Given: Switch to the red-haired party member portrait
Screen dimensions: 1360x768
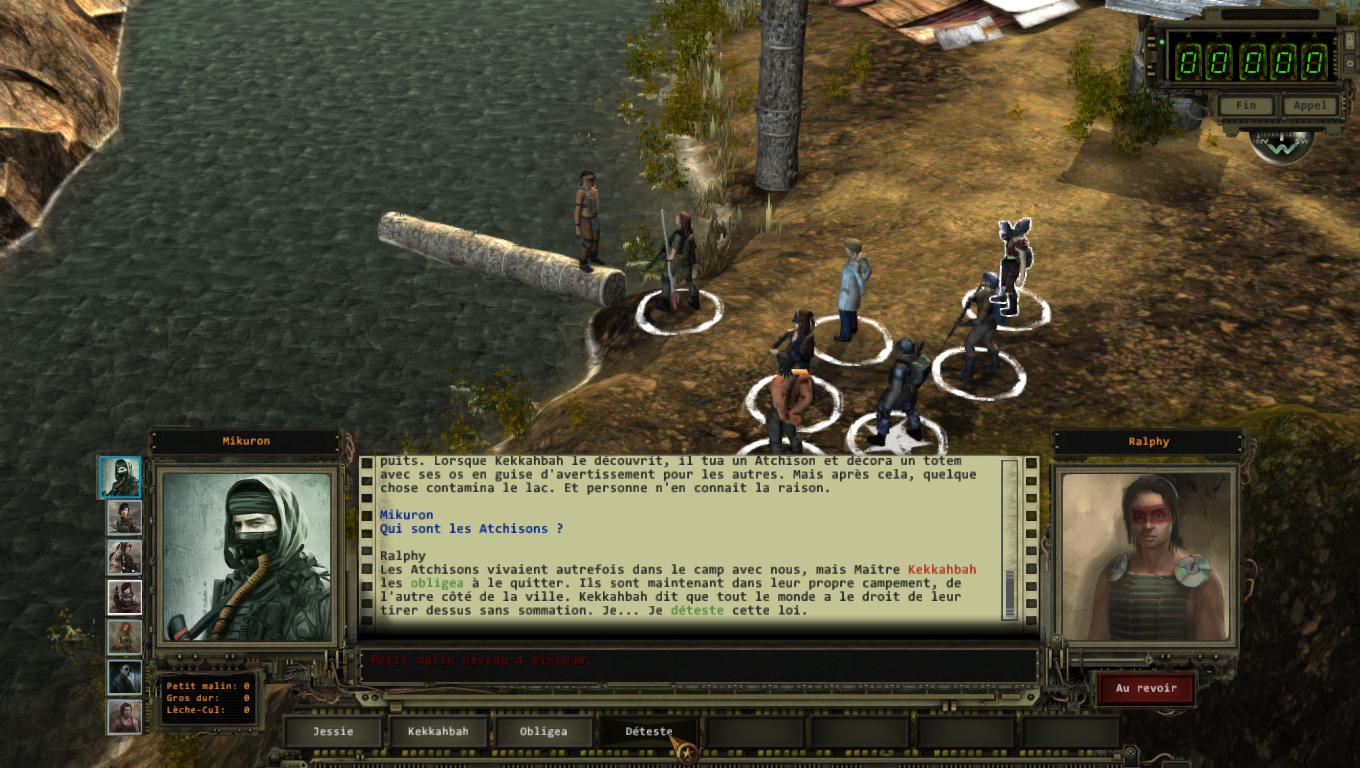Looking at the screenshot, I should tap(124, 637).
